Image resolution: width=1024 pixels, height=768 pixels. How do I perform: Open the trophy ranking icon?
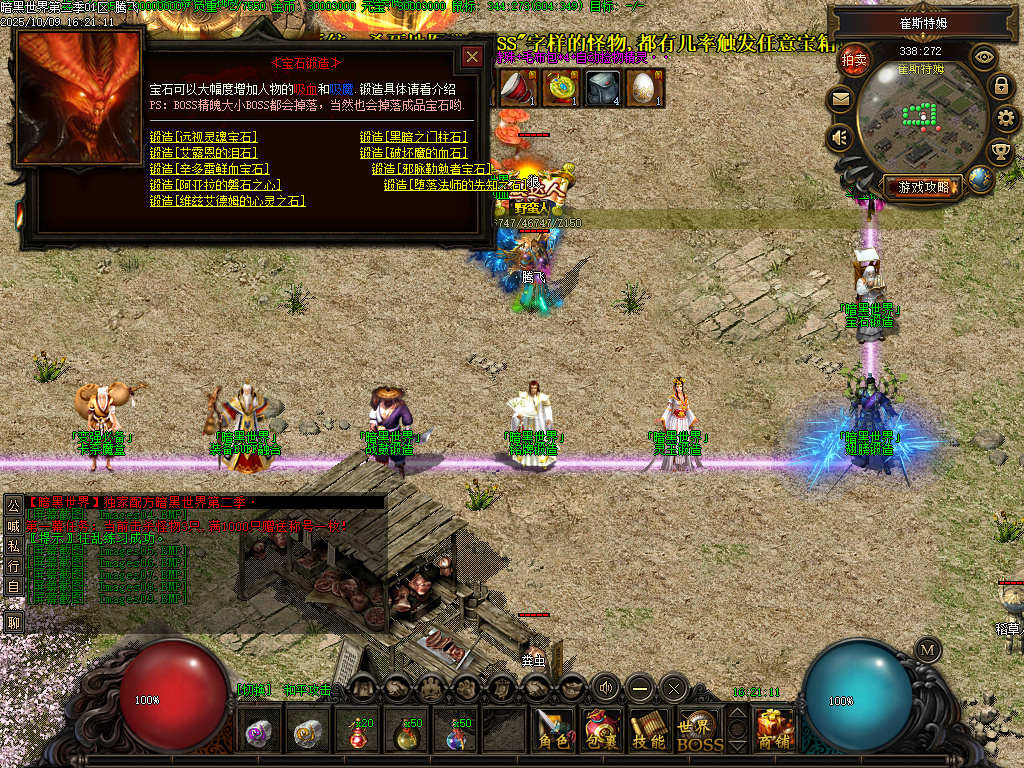tap(999, 152)
